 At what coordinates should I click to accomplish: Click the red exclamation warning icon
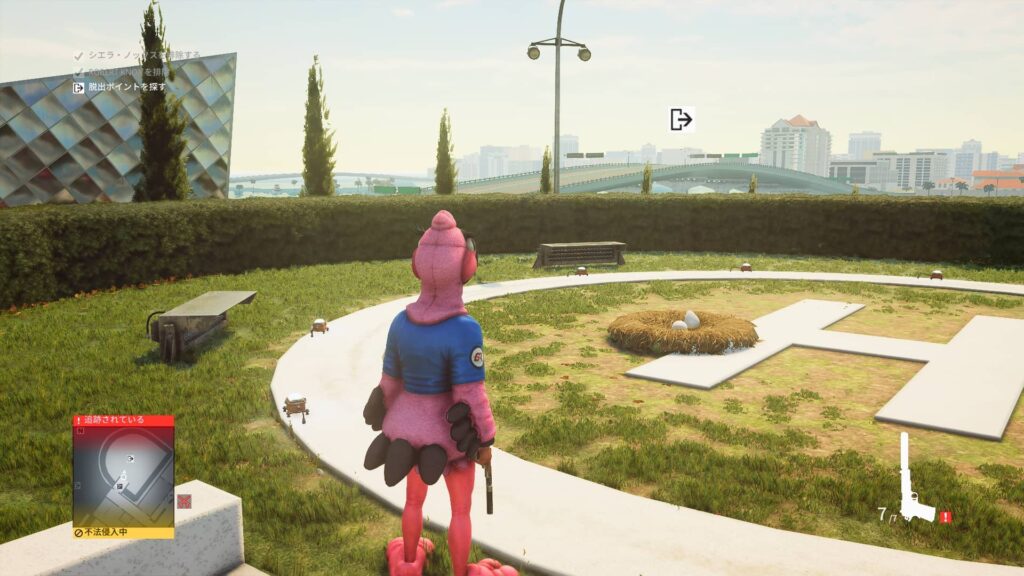(x=945, y=517)
